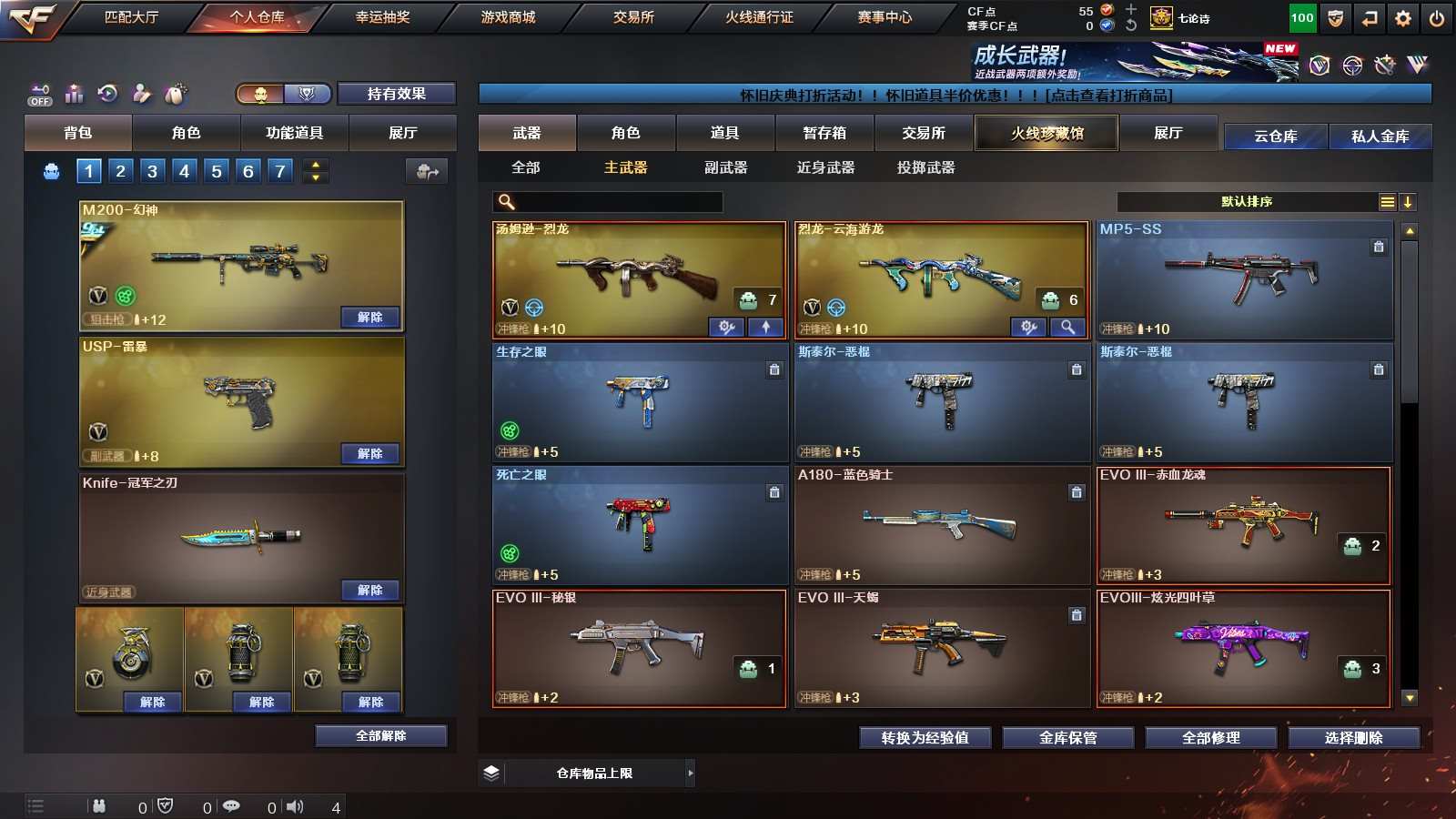
Task: Filter weapons by 副武器
Action: point(725,167)
